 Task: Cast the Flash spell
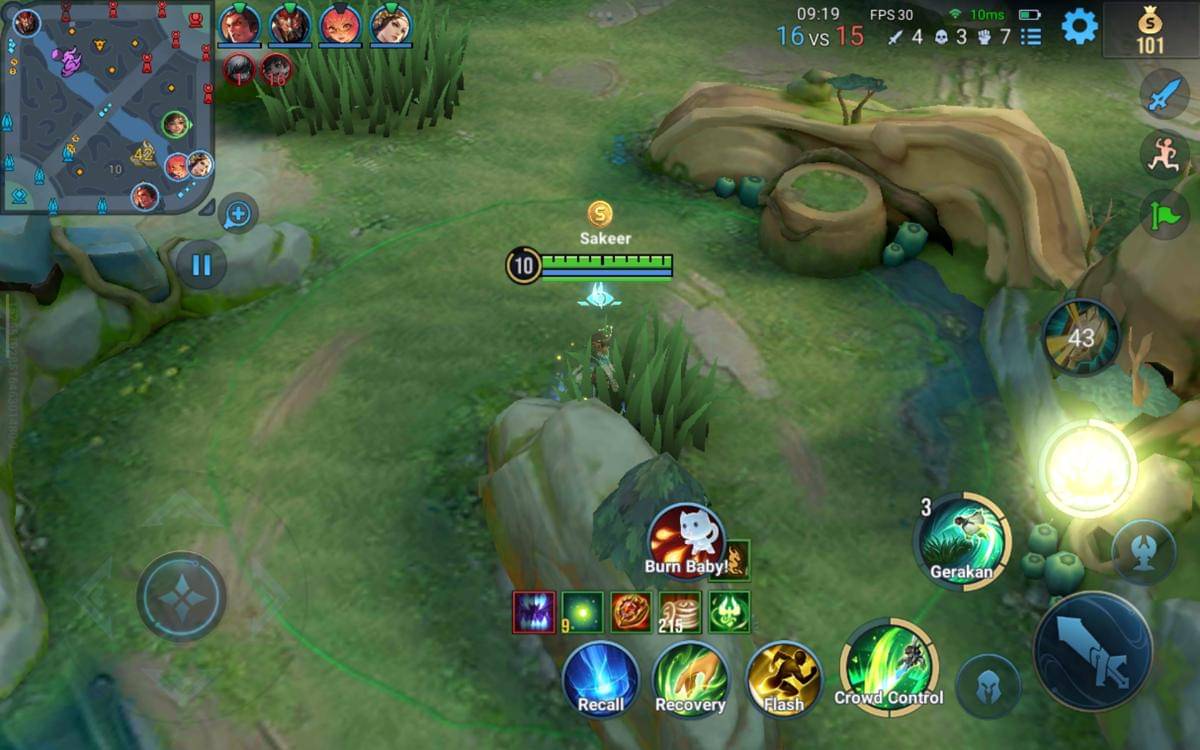(784, 680)
